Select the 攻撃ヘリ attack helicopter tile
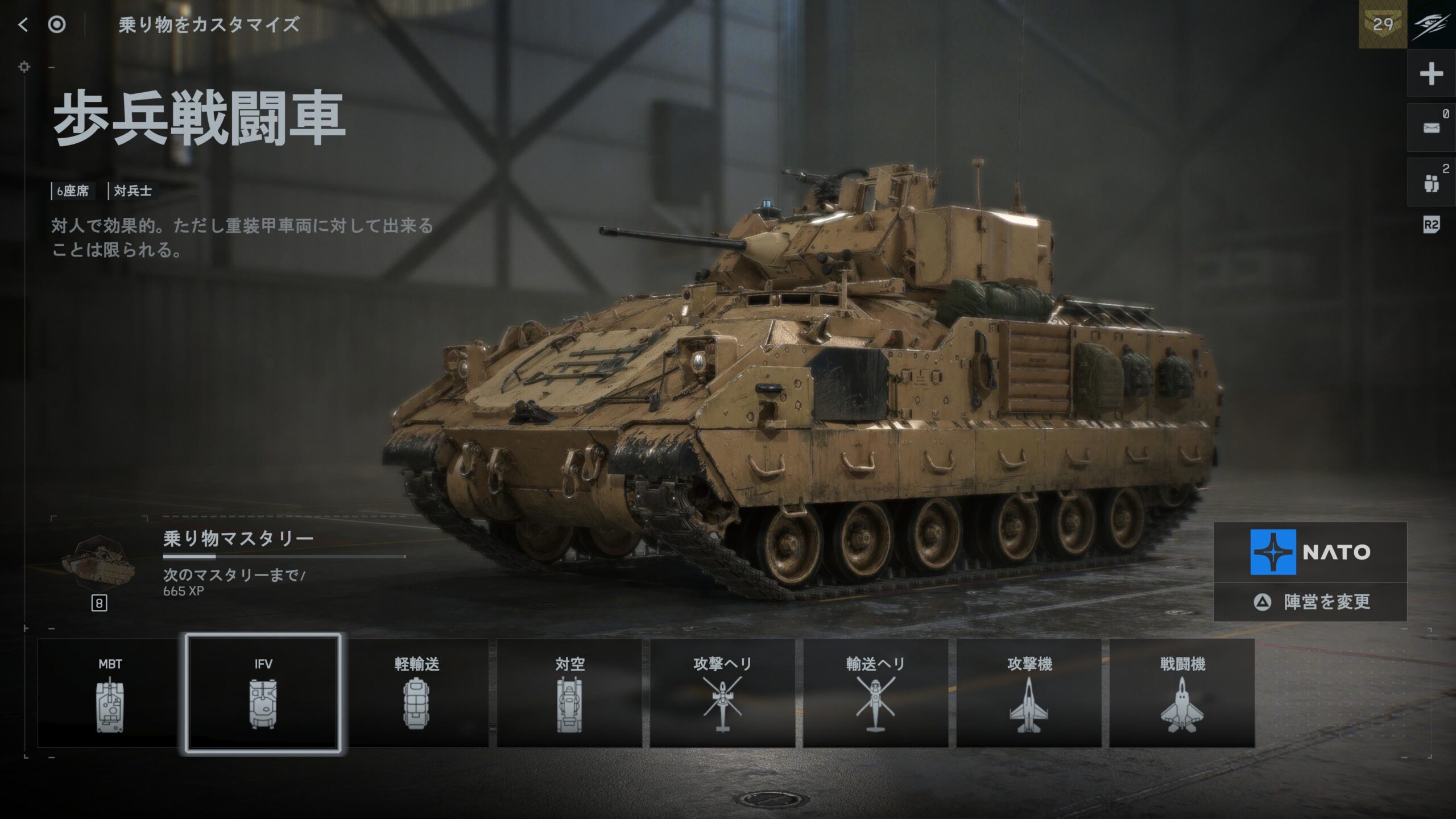 coord(722,693)
